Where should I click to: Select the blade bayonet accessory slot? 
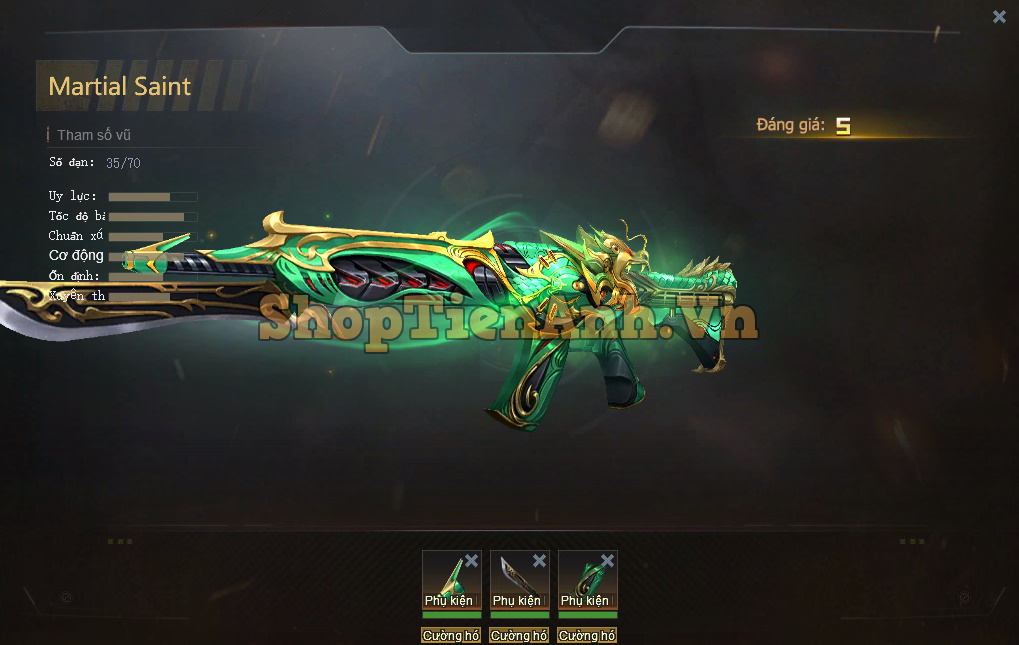tap(514, 582)
